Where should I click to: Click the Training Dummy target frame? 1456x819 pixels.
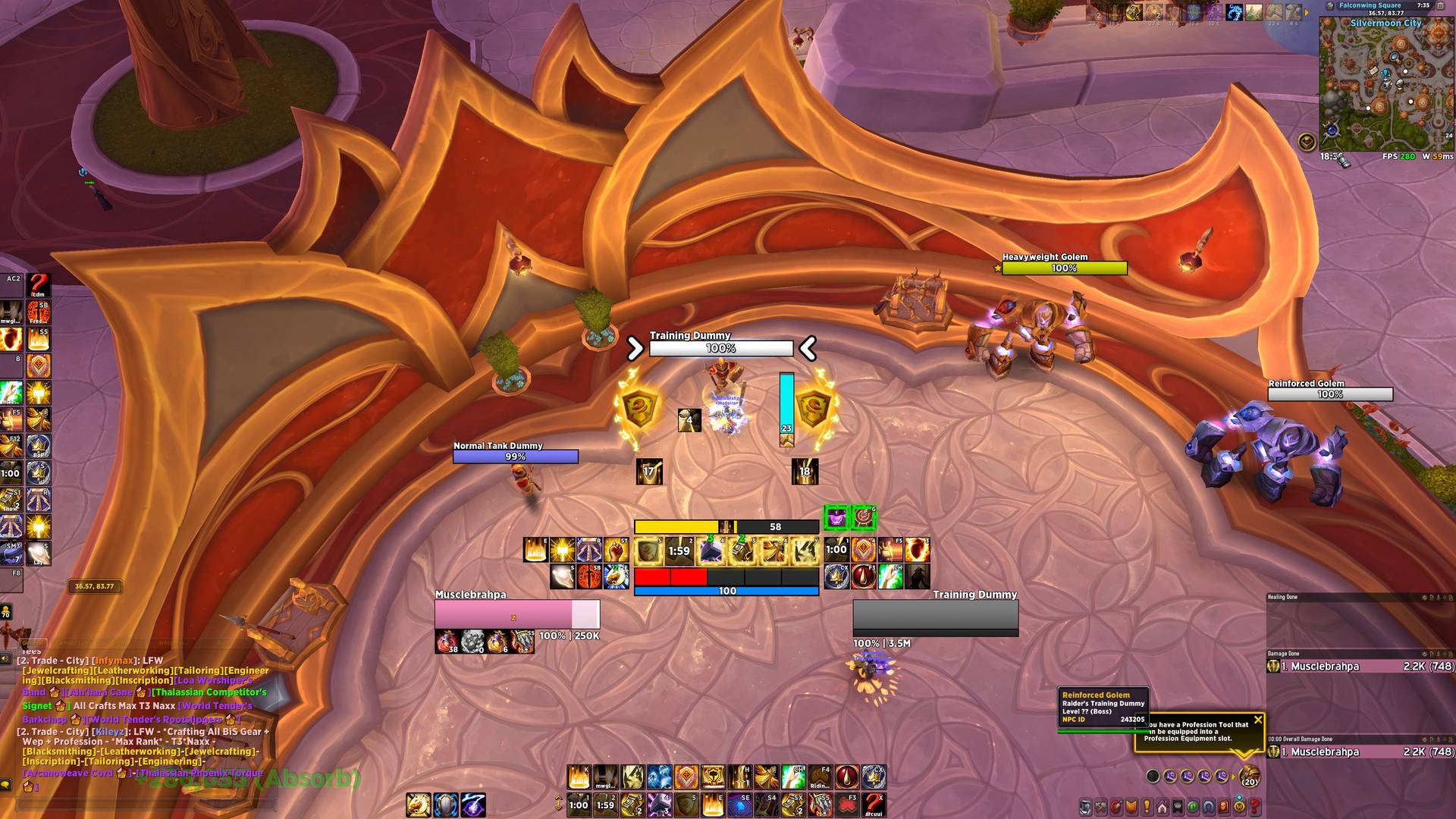point(935,614)
